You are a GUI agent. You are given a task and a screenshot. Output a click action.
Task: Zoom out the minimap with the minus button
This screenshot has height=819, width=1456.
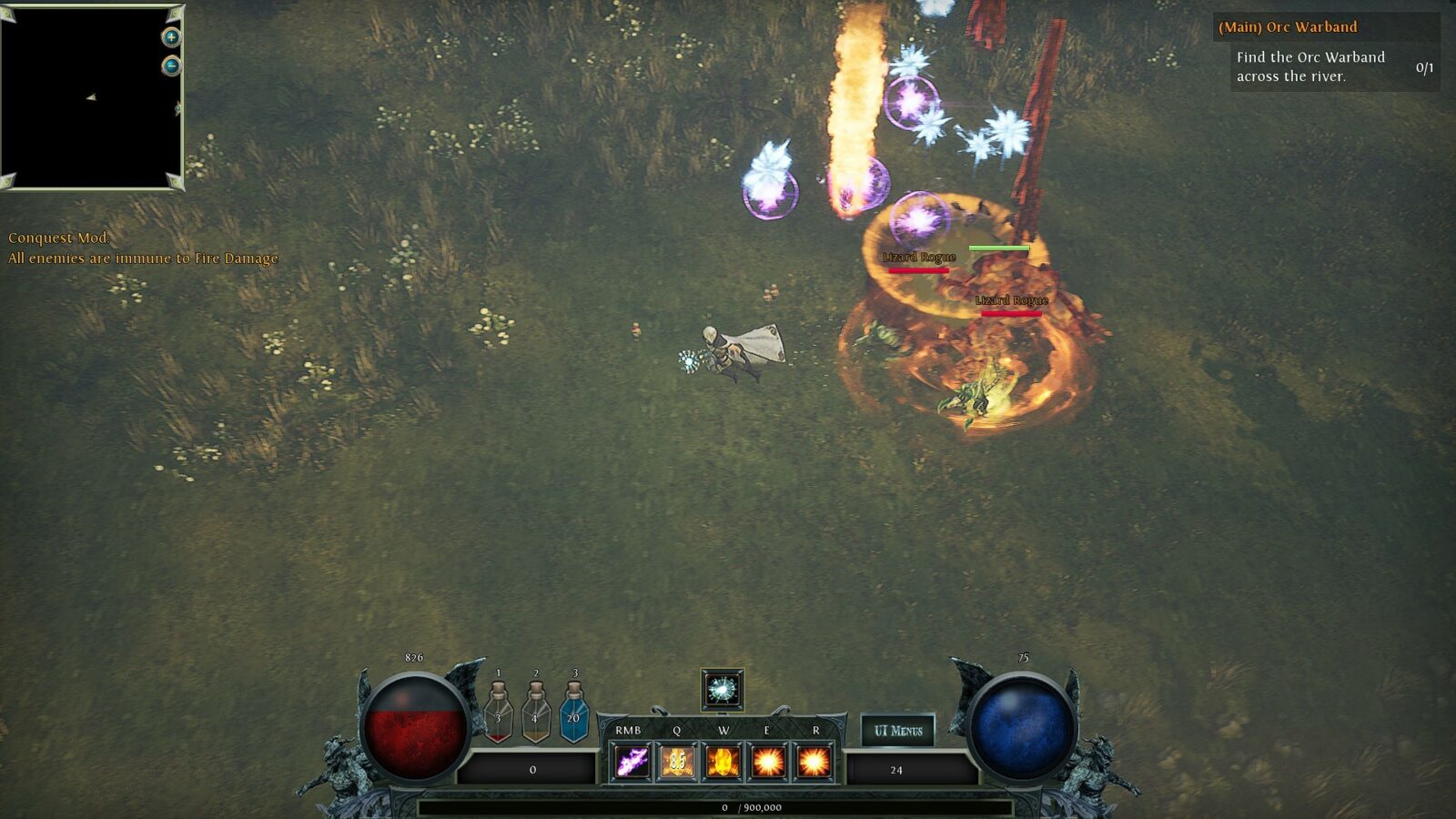tap(171, 66)
